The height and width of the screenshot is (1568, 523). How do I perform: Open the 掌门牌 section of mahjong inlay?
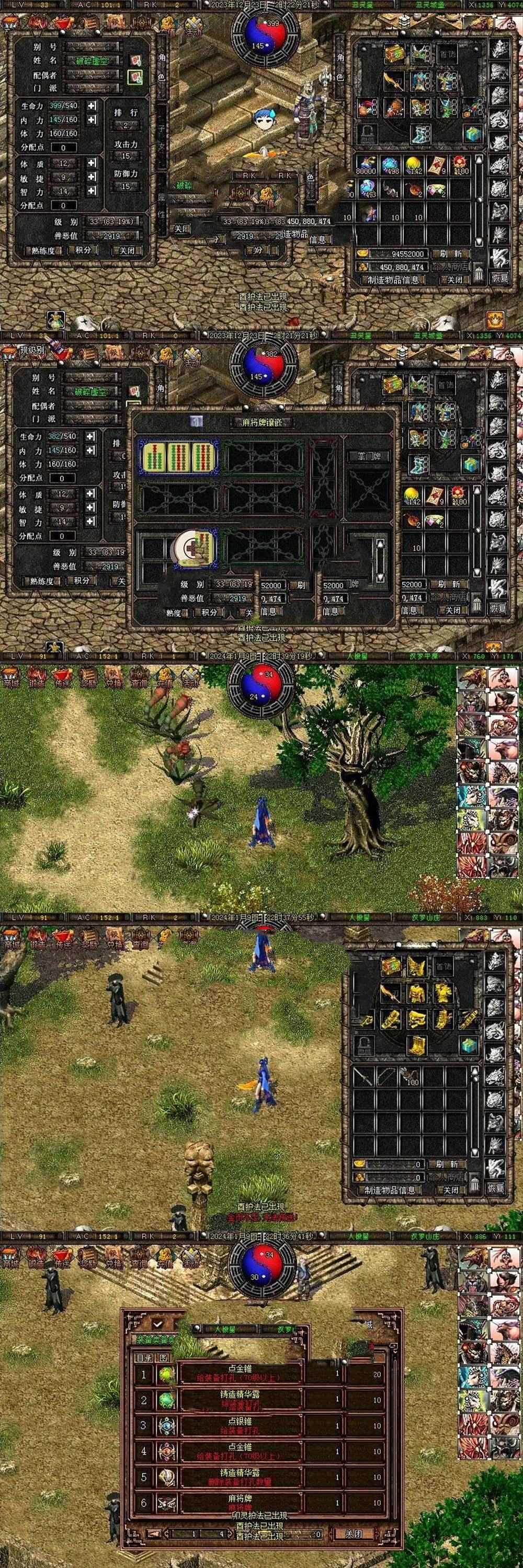(369, 456)
